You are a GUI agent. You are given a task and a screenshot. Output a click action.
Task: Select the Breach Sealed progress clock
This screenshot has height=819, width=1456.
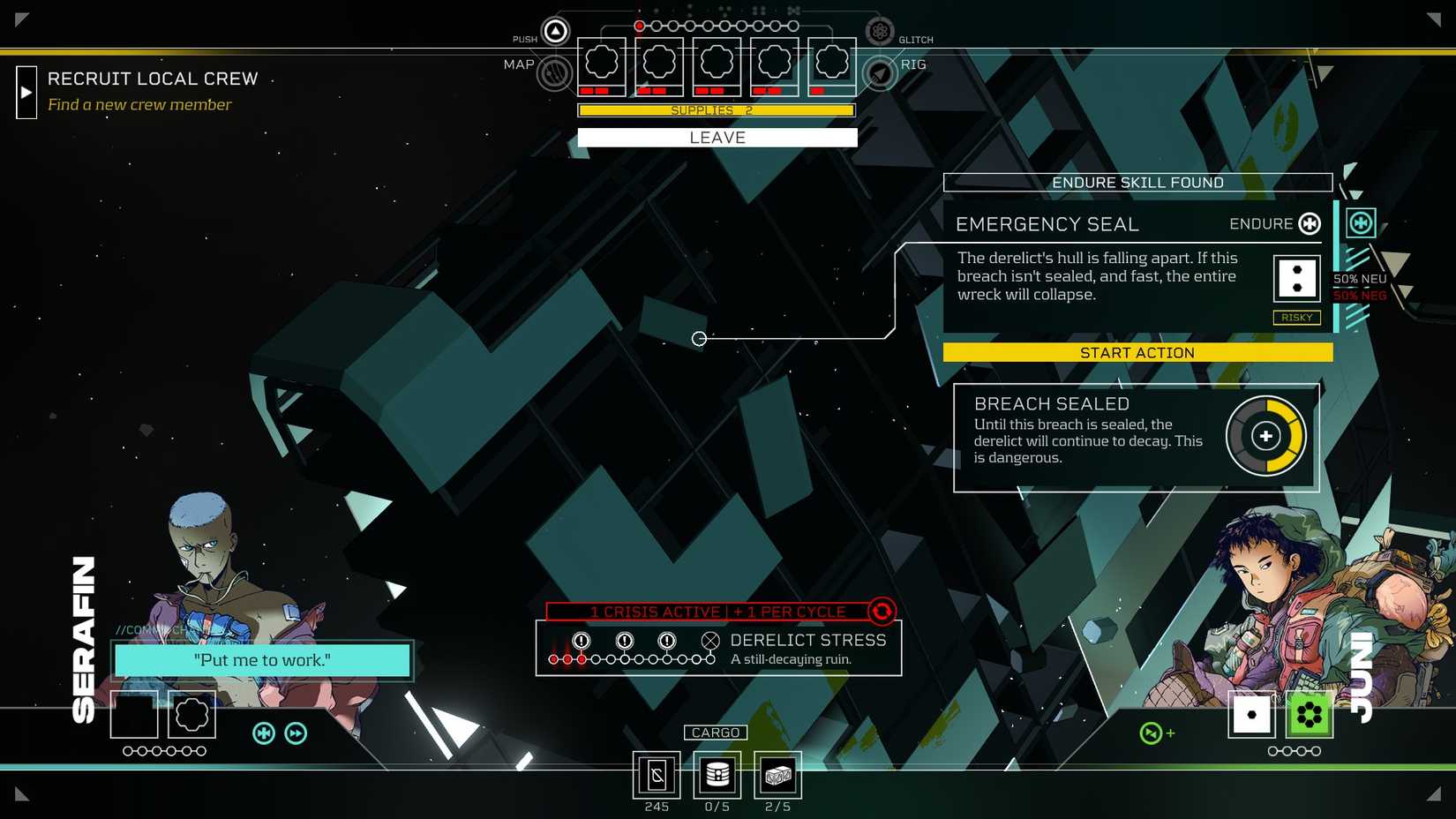[x=1265, y=436]
